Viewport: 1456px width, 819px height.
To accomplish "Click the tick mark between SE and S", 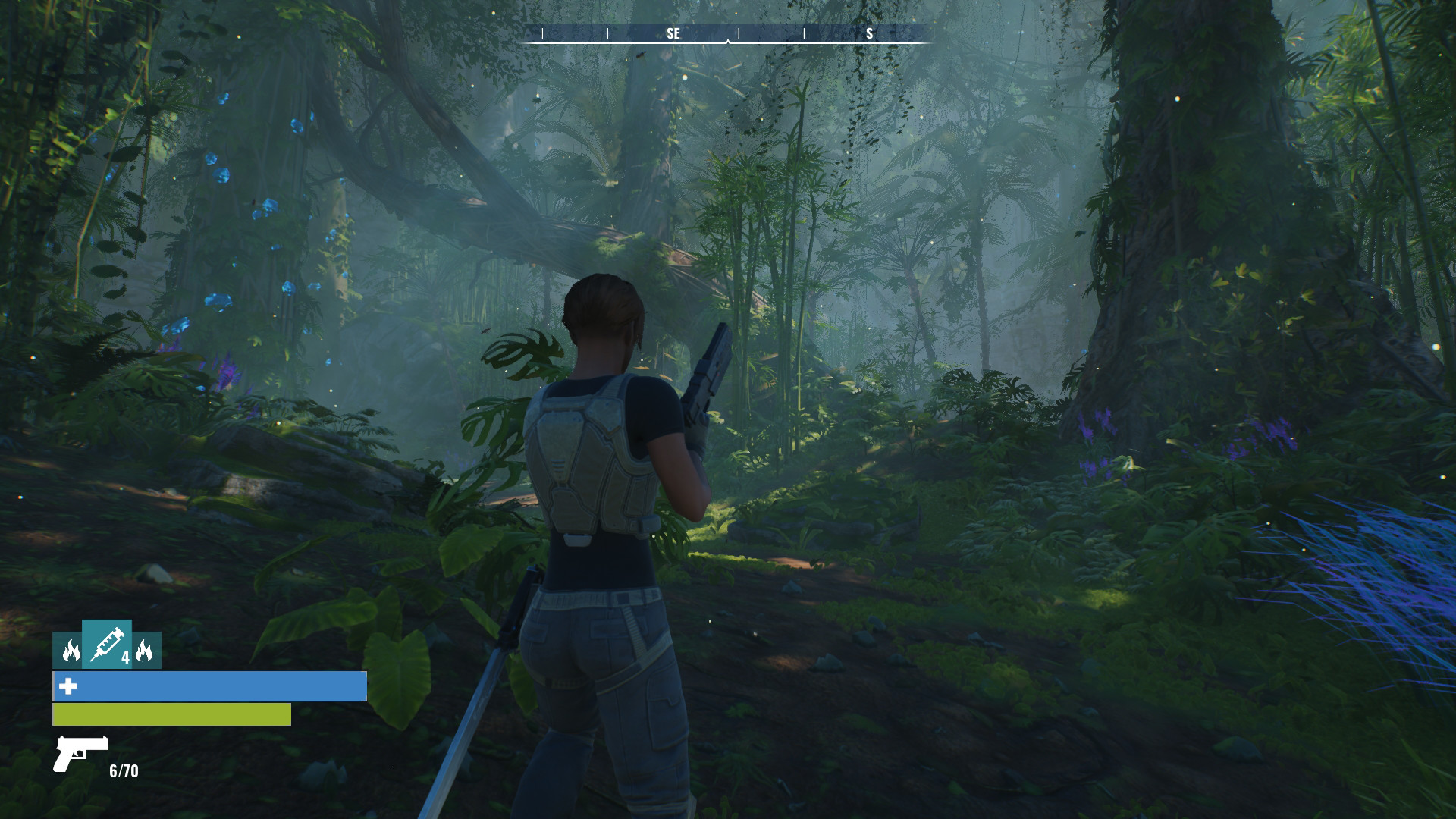I will click(x=804, y=33).
